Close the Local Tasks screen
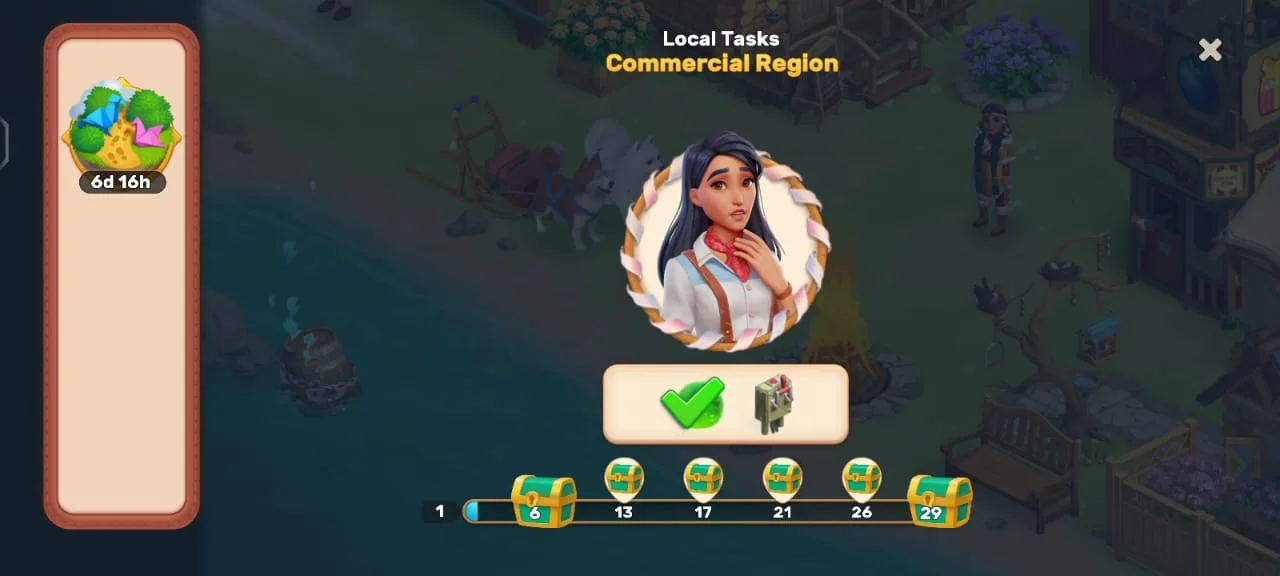The image size is (1280, 576). [x=1210, y=50]
